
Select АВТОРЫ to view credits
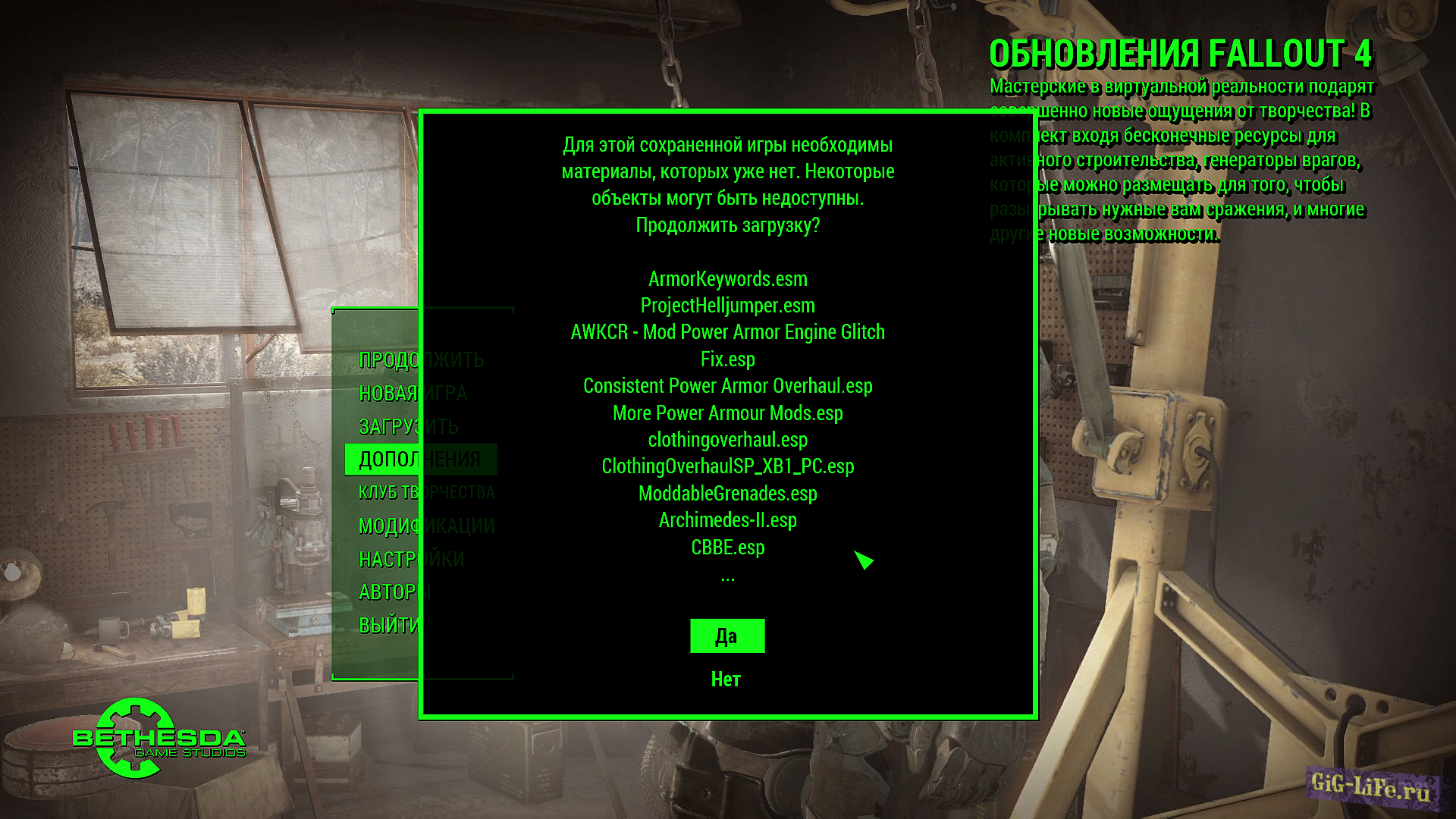click(x=396, y=591)
